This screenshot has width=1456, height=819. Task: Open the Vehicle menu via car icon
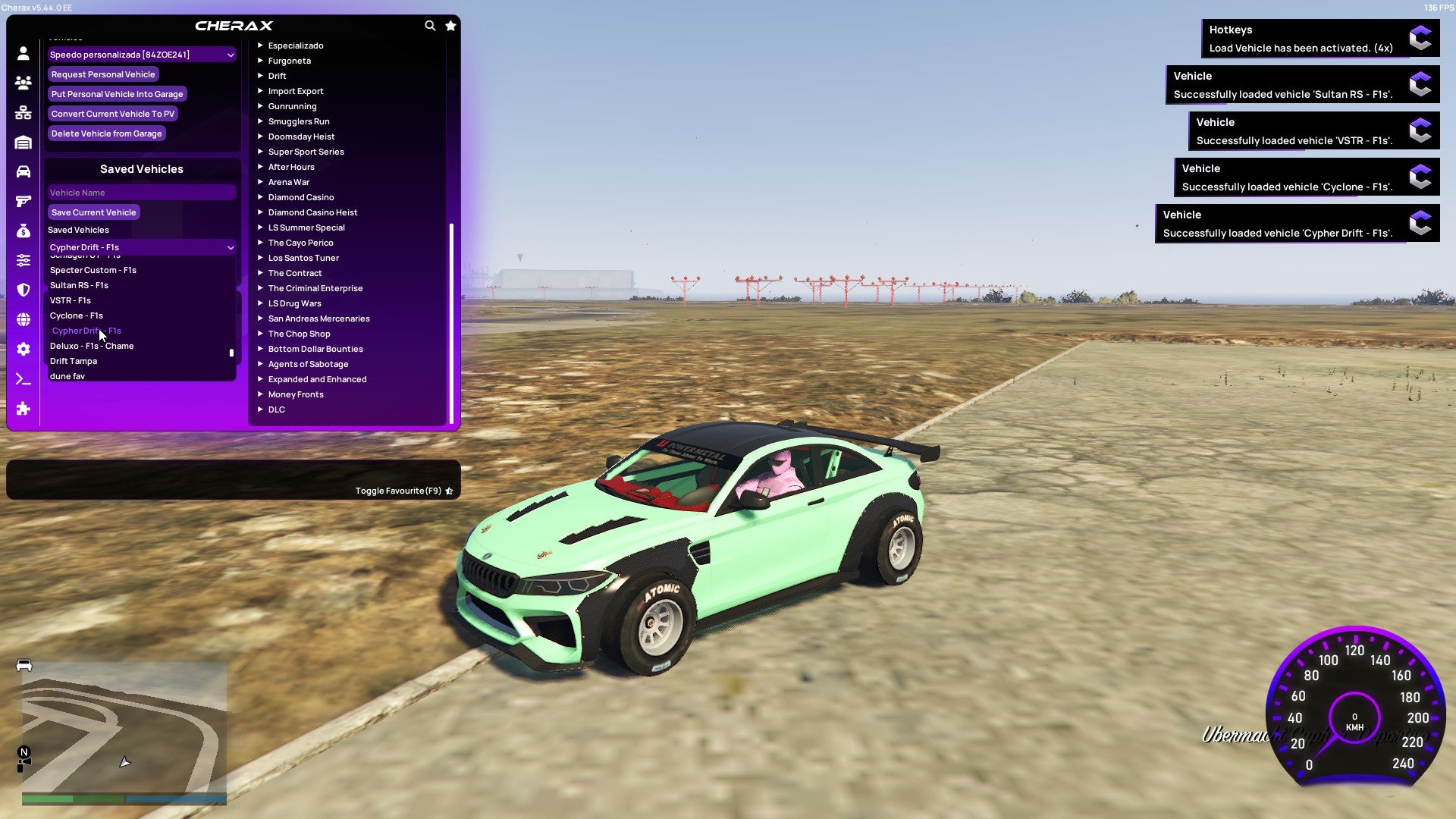(23, 171)
